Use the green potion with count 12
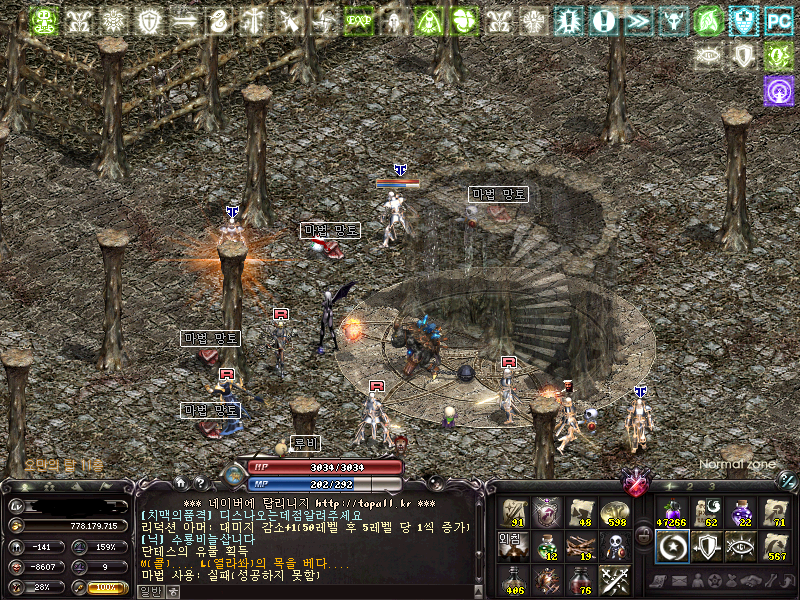The height and width of the screenshot is (600, 800). tap(548, 546)
